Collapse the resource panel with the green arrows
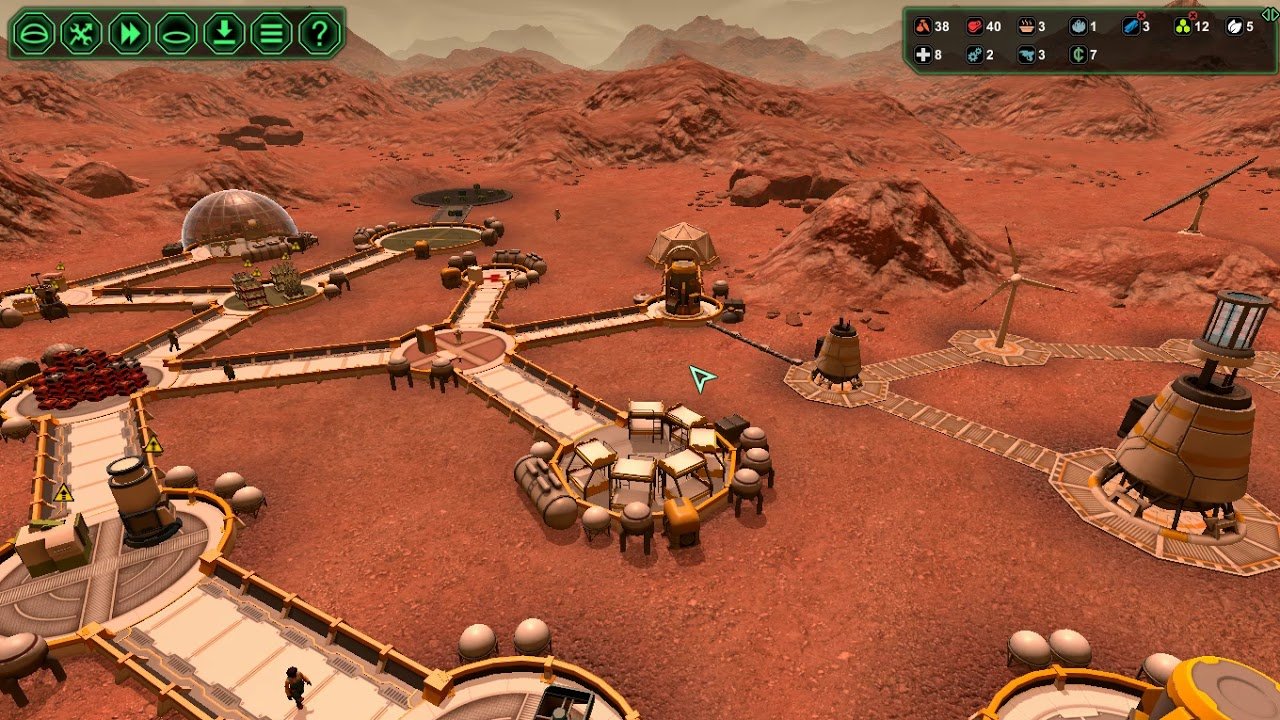This screenshot has width=1280, height=720. pos(1270,14)
